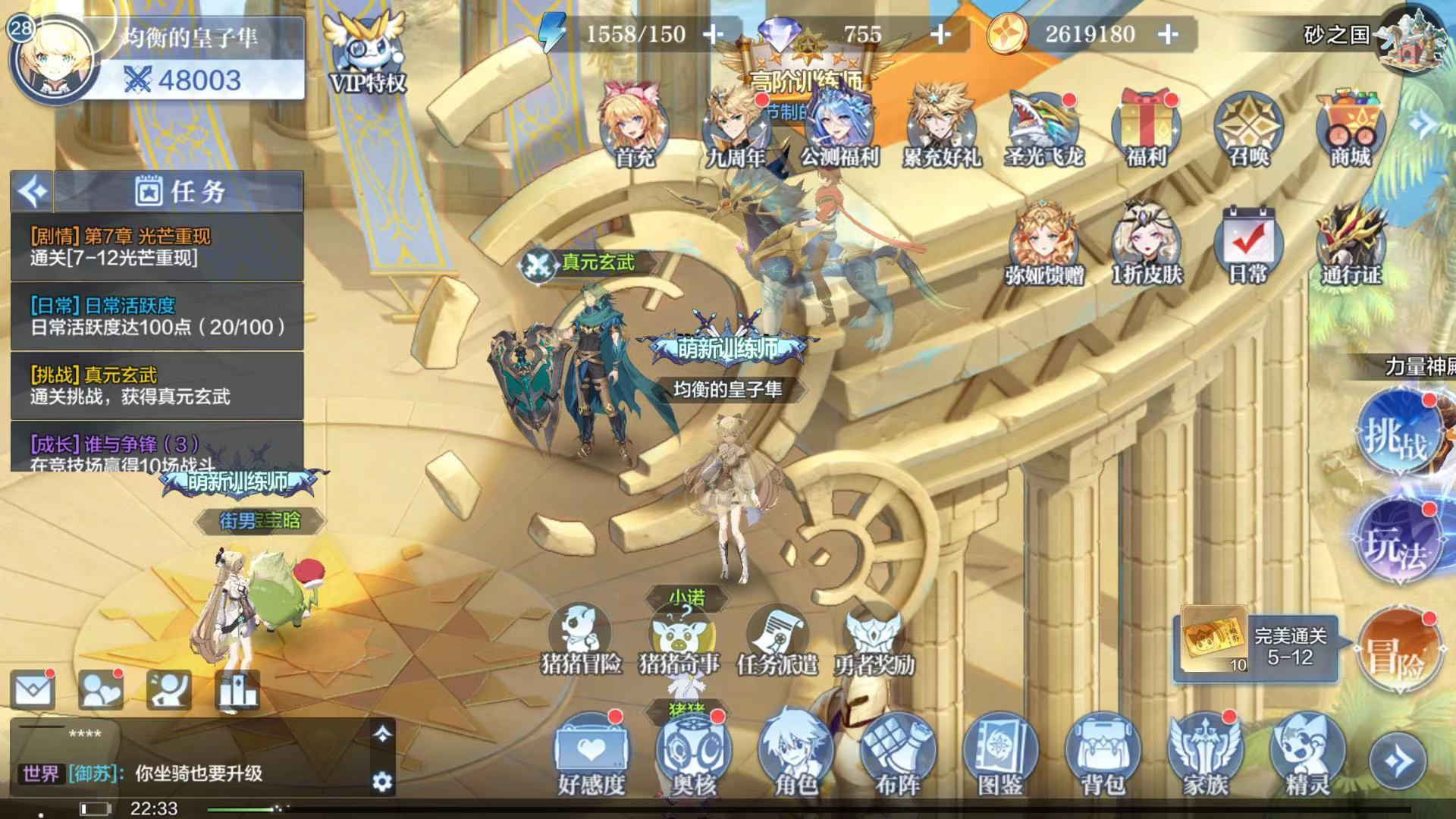Open chat settings gear icon
Image resolution: width=1456 pixels, height=819 pixels.
382,781
